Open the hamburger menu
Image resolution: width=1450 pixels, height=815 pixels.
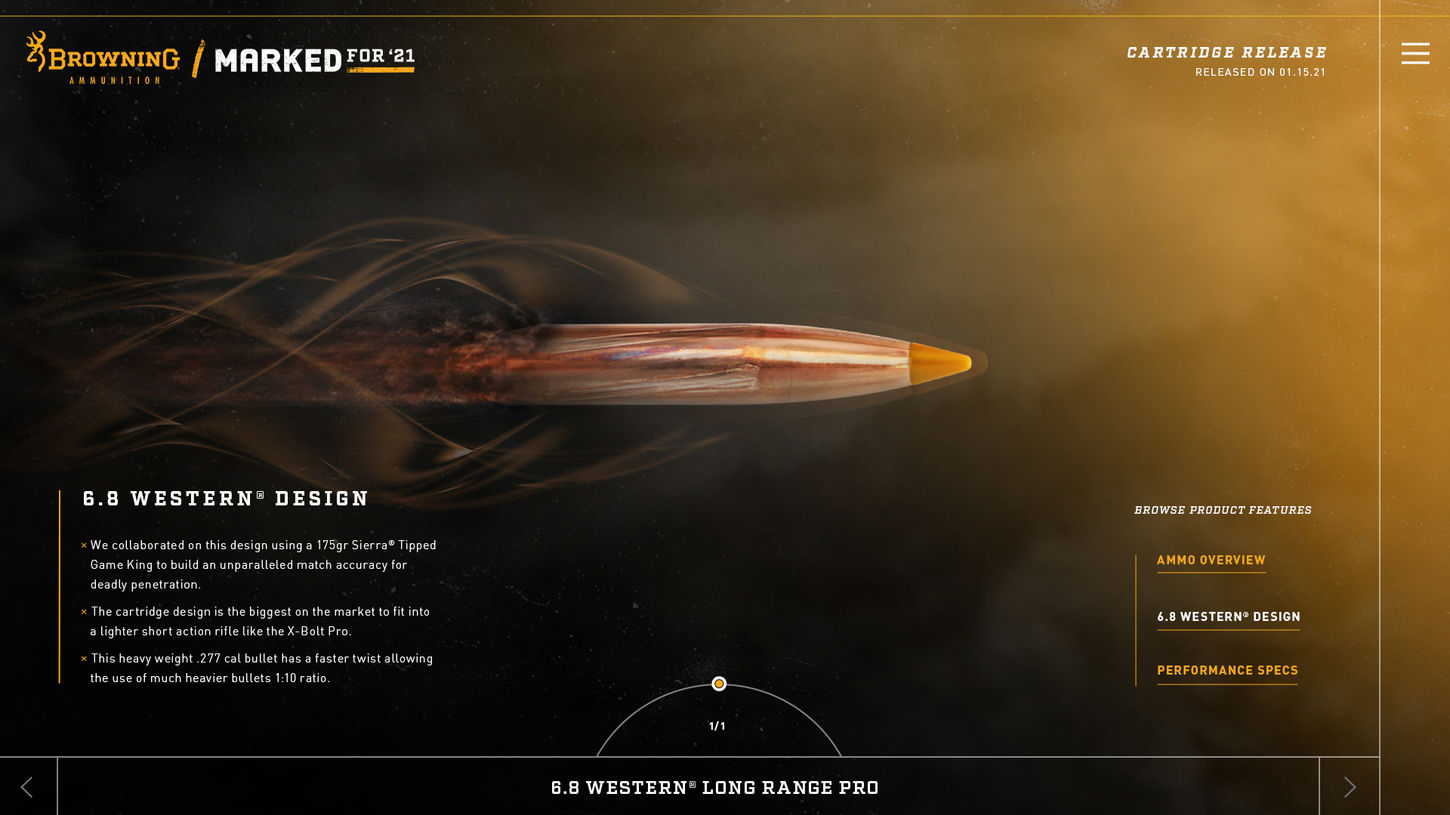coord(1415,53)
